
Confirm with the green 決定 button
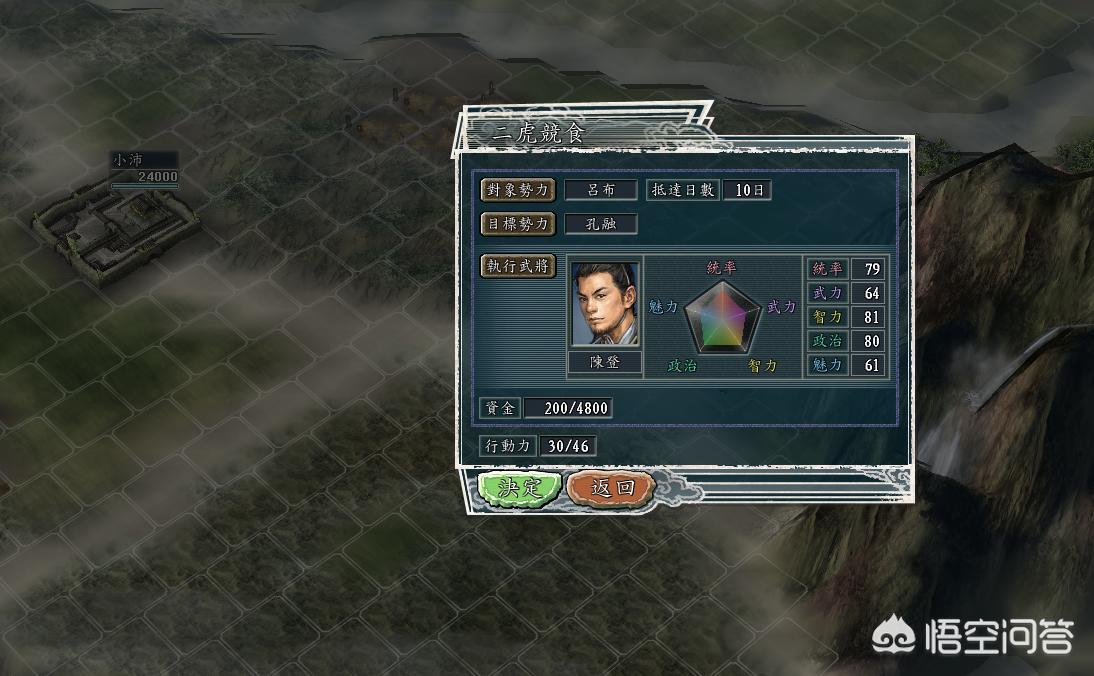519,488
